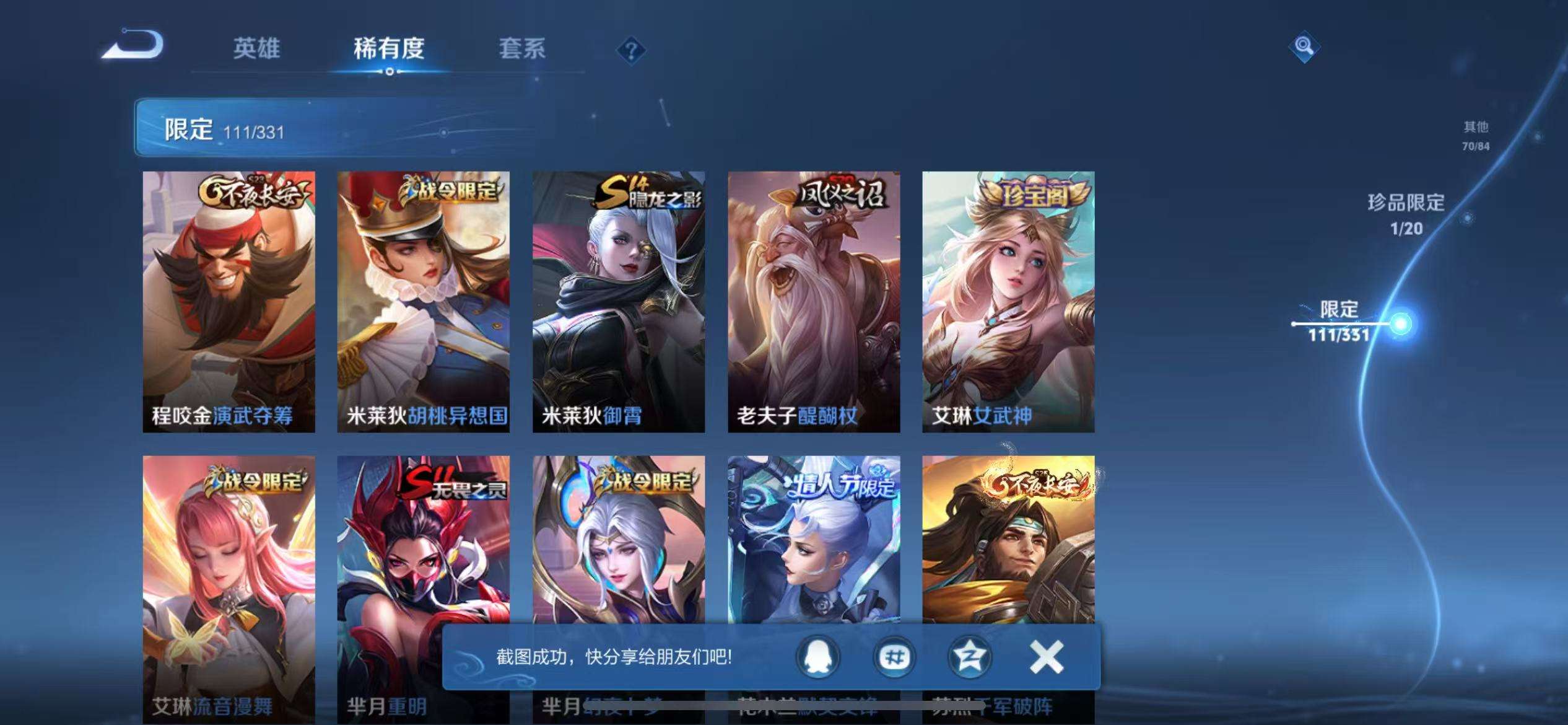
Task: Select the 稀有度 tab
Action: (x=390, y=48)
